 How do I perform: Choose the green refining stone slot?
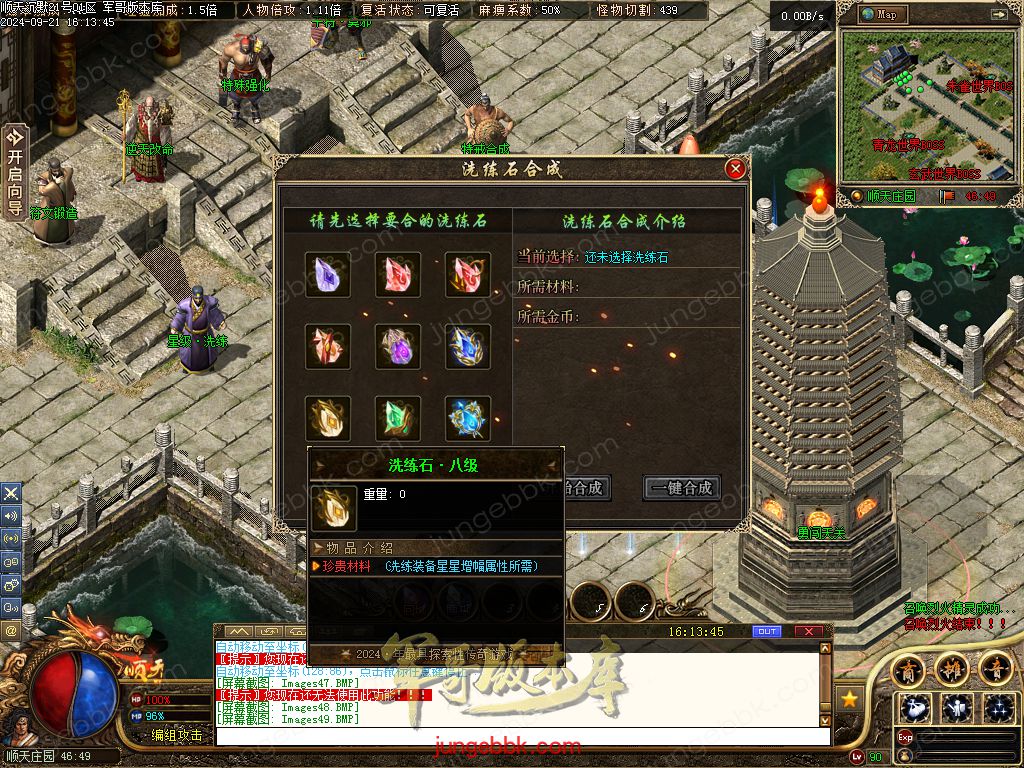[x=398, y=419]
